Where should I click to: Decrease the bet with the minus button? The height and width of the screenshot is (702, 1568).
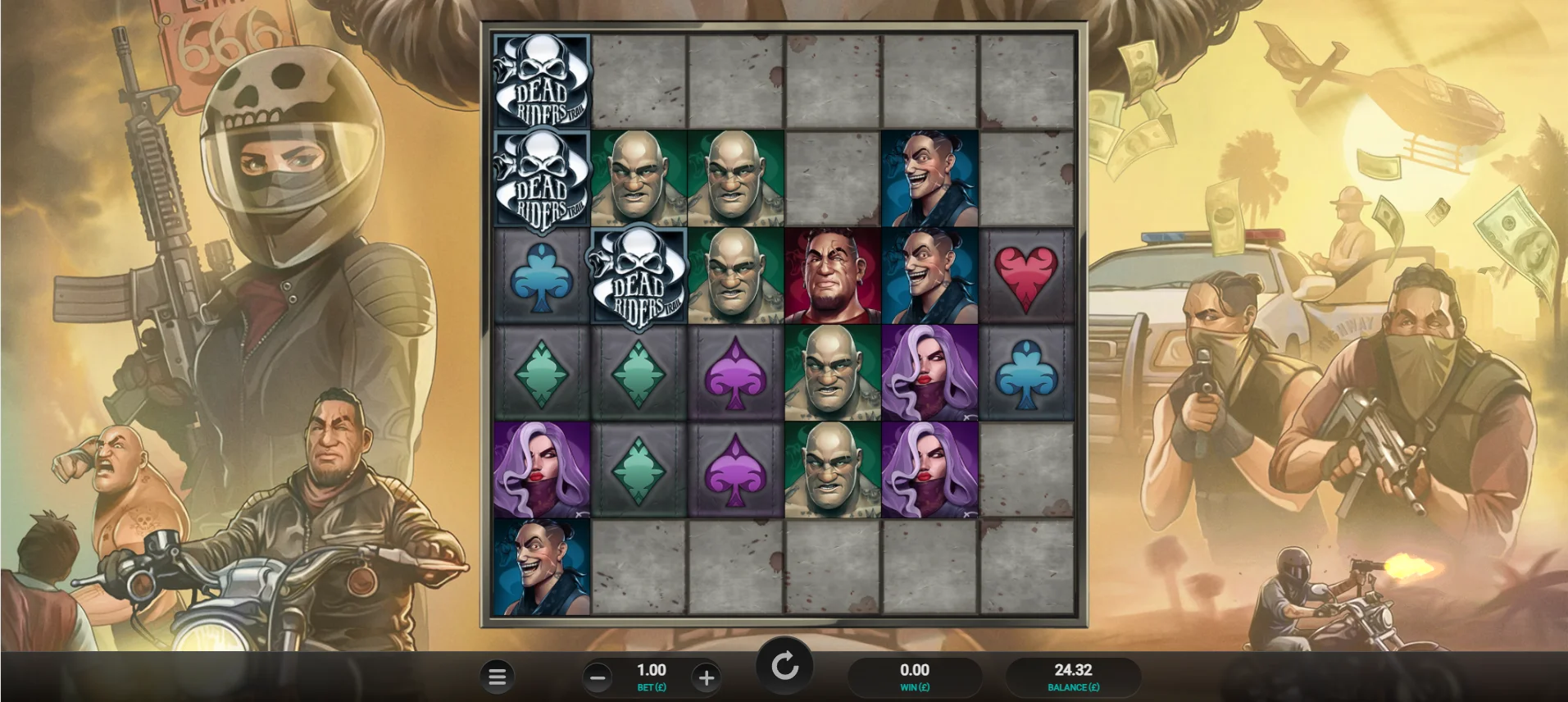tap(598, 677)
